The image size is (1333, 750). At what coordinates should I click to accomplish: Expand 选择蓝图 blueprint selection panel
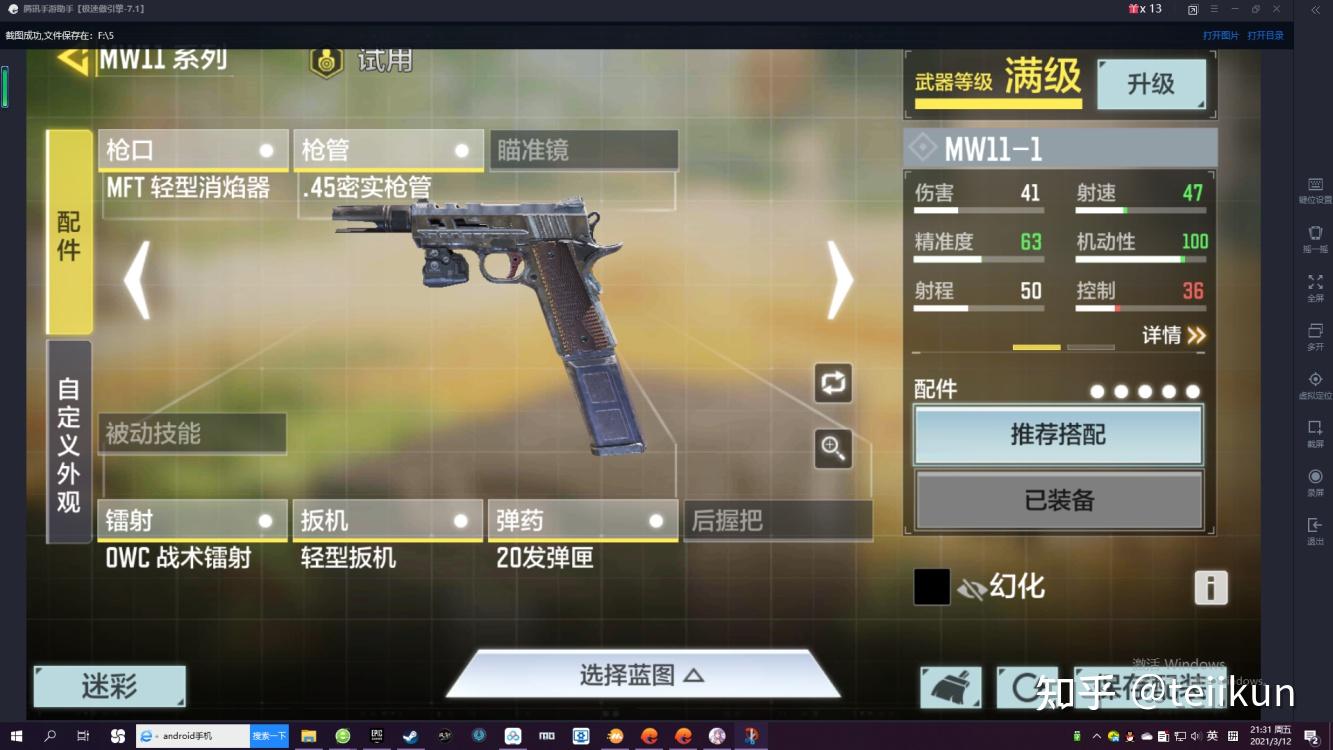[x=644, y=672]
